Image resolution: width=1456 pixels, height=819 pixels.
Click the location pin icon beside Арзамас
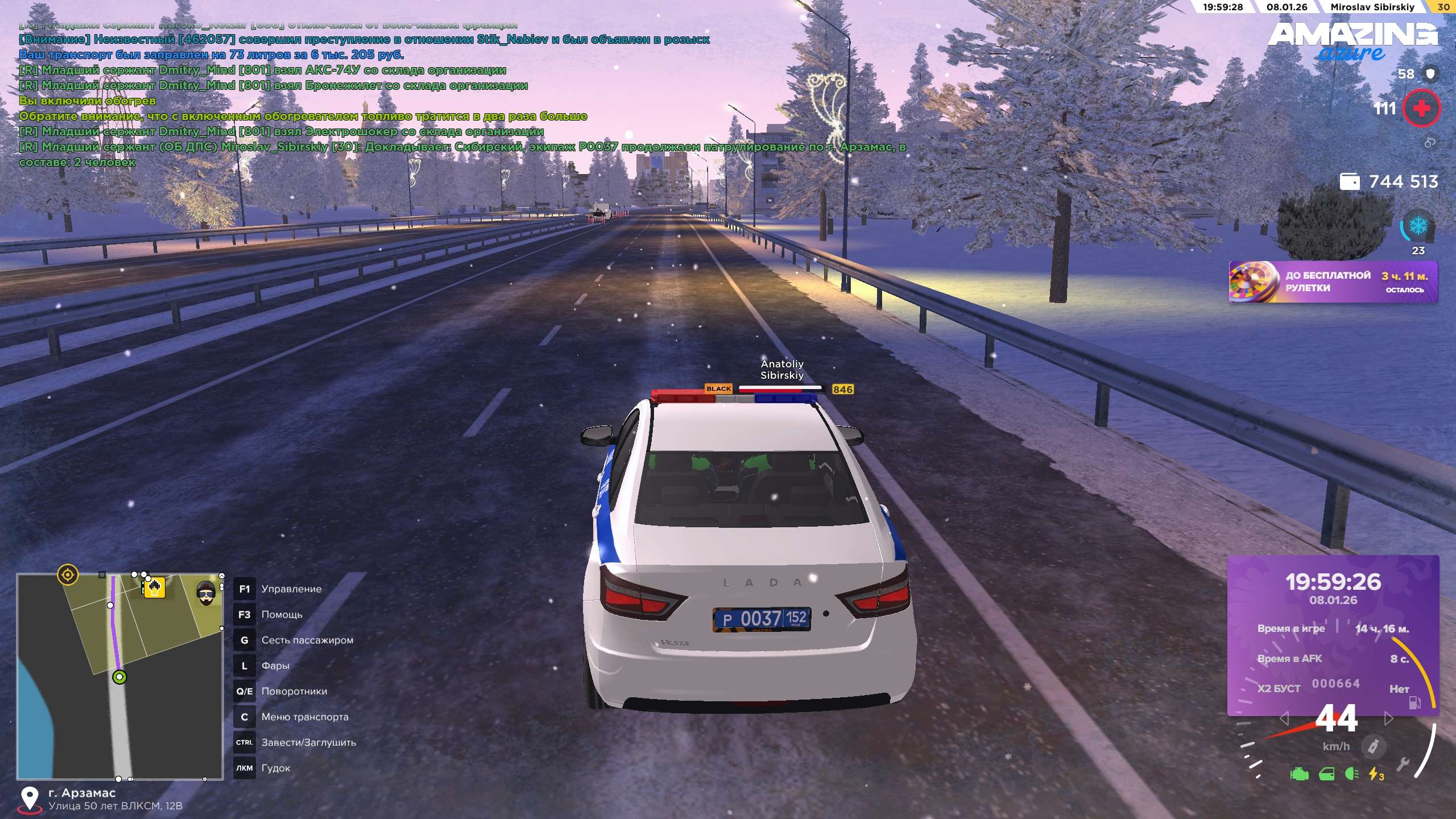click(x=30, y=799)
